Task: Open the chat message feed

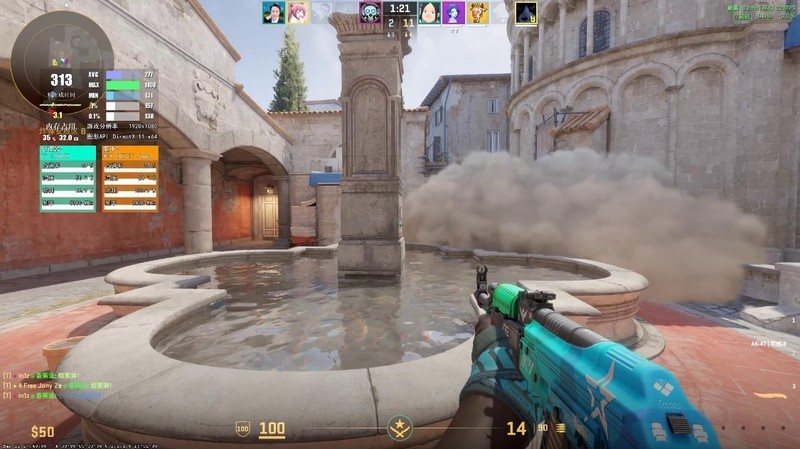Action: (60, 386)
